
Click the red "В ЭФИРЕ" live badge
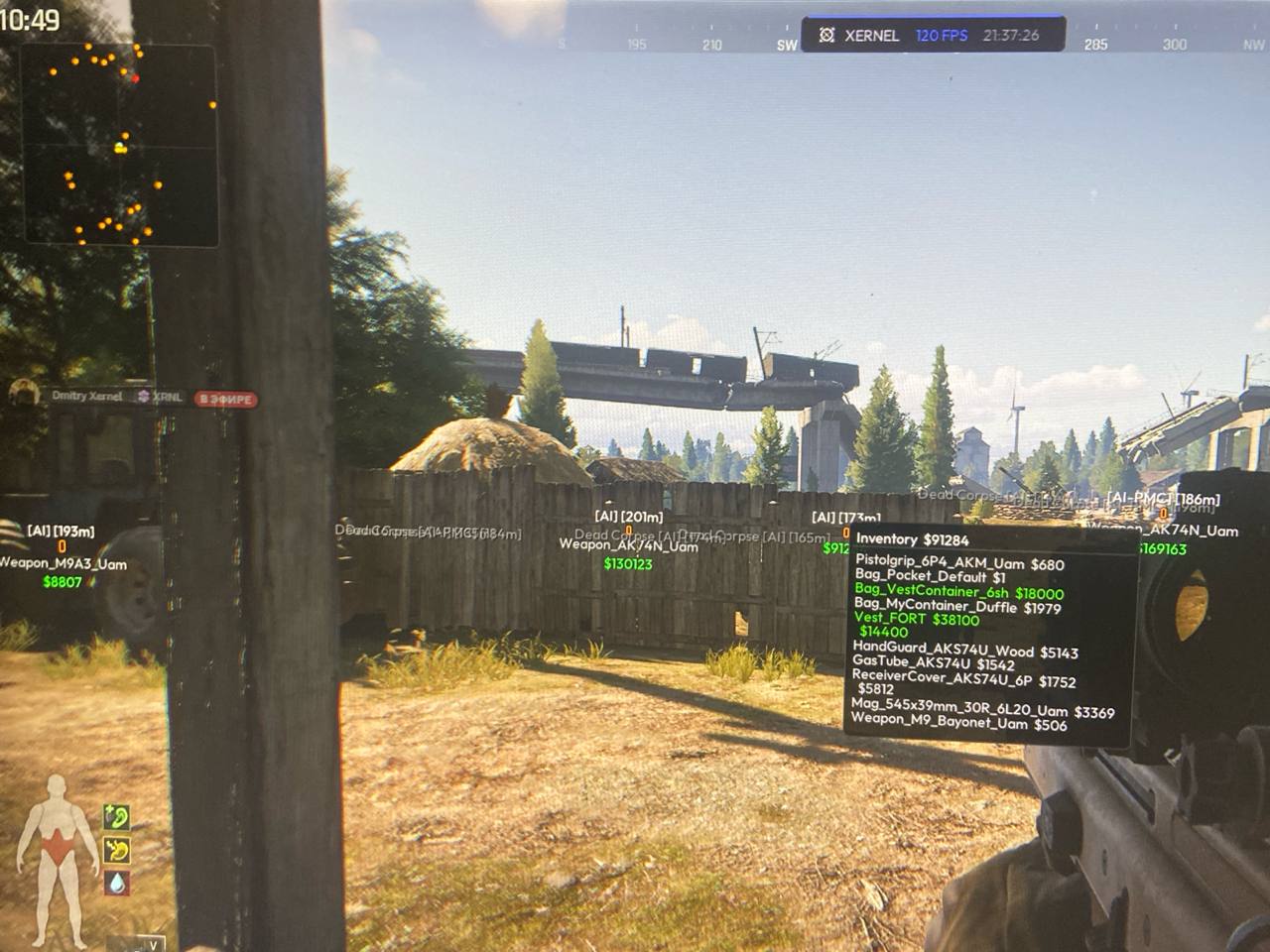tap(225, 400)
